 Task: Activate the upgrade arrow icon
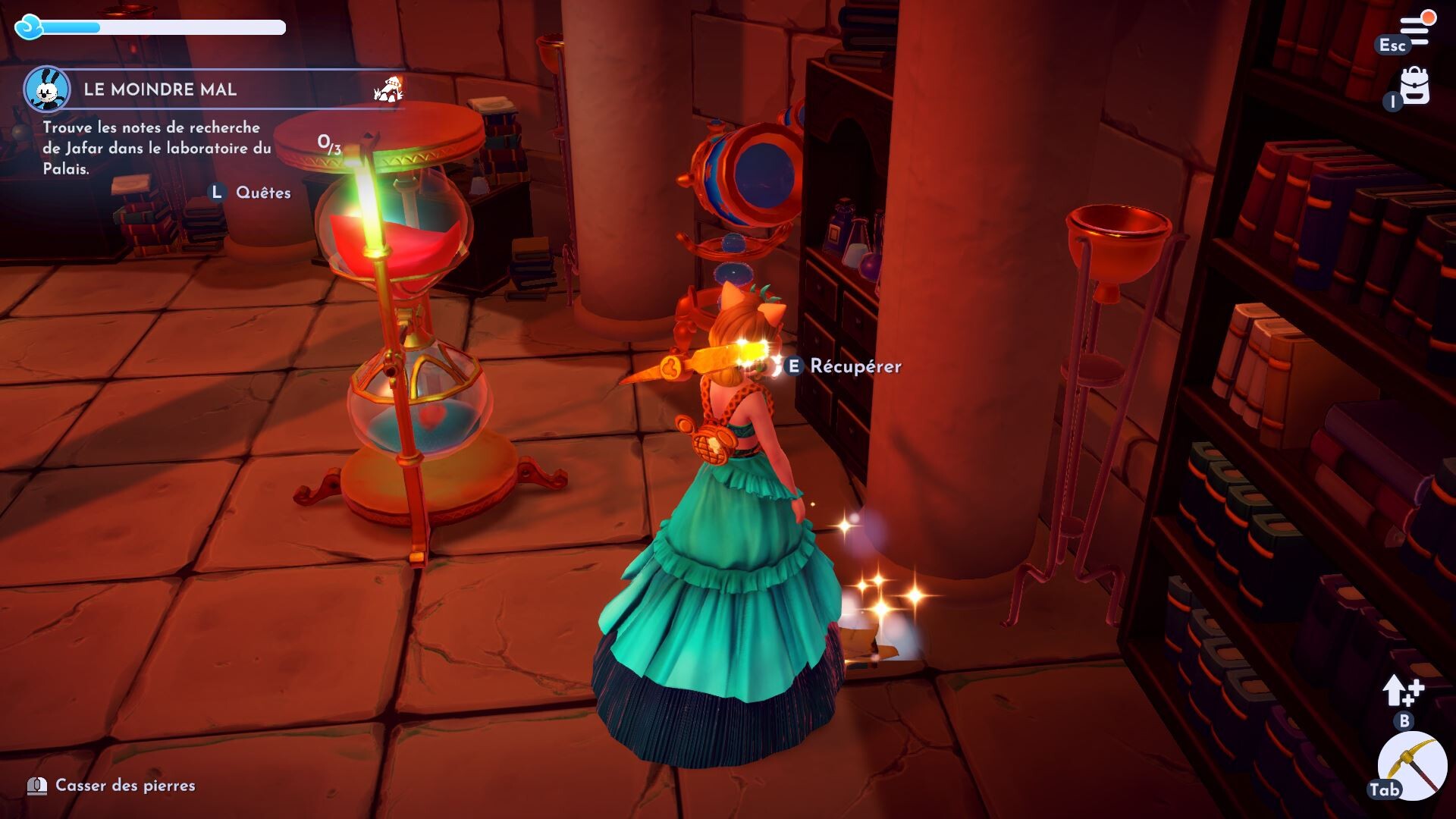[1403, 691]
